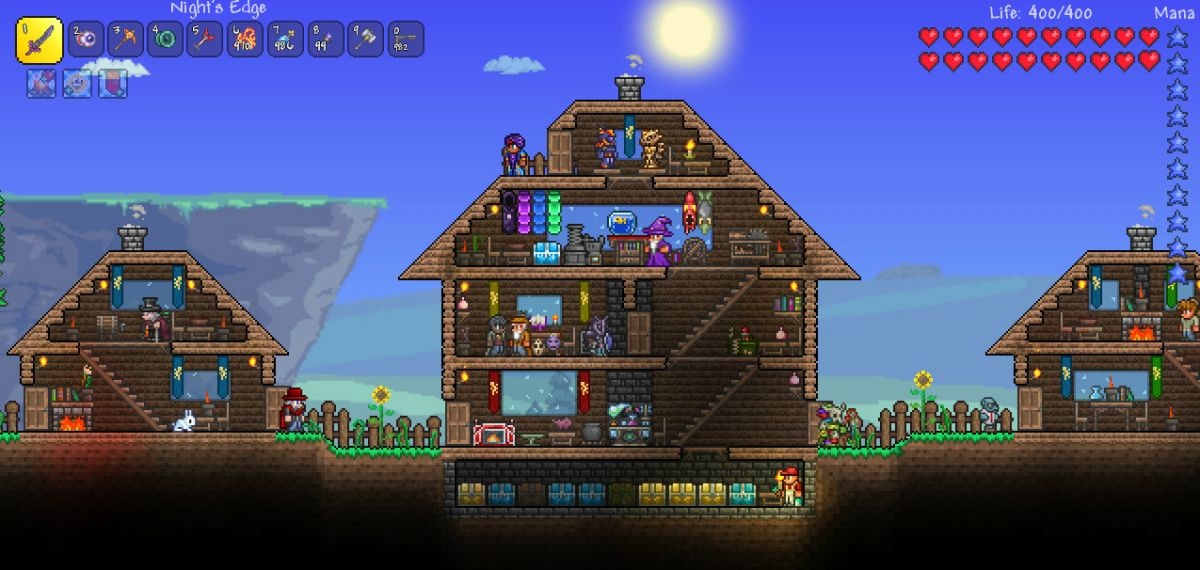1200x570 pixels.
Task: Choose the 99-stack item in slot 8
Action: pos(325,39)
